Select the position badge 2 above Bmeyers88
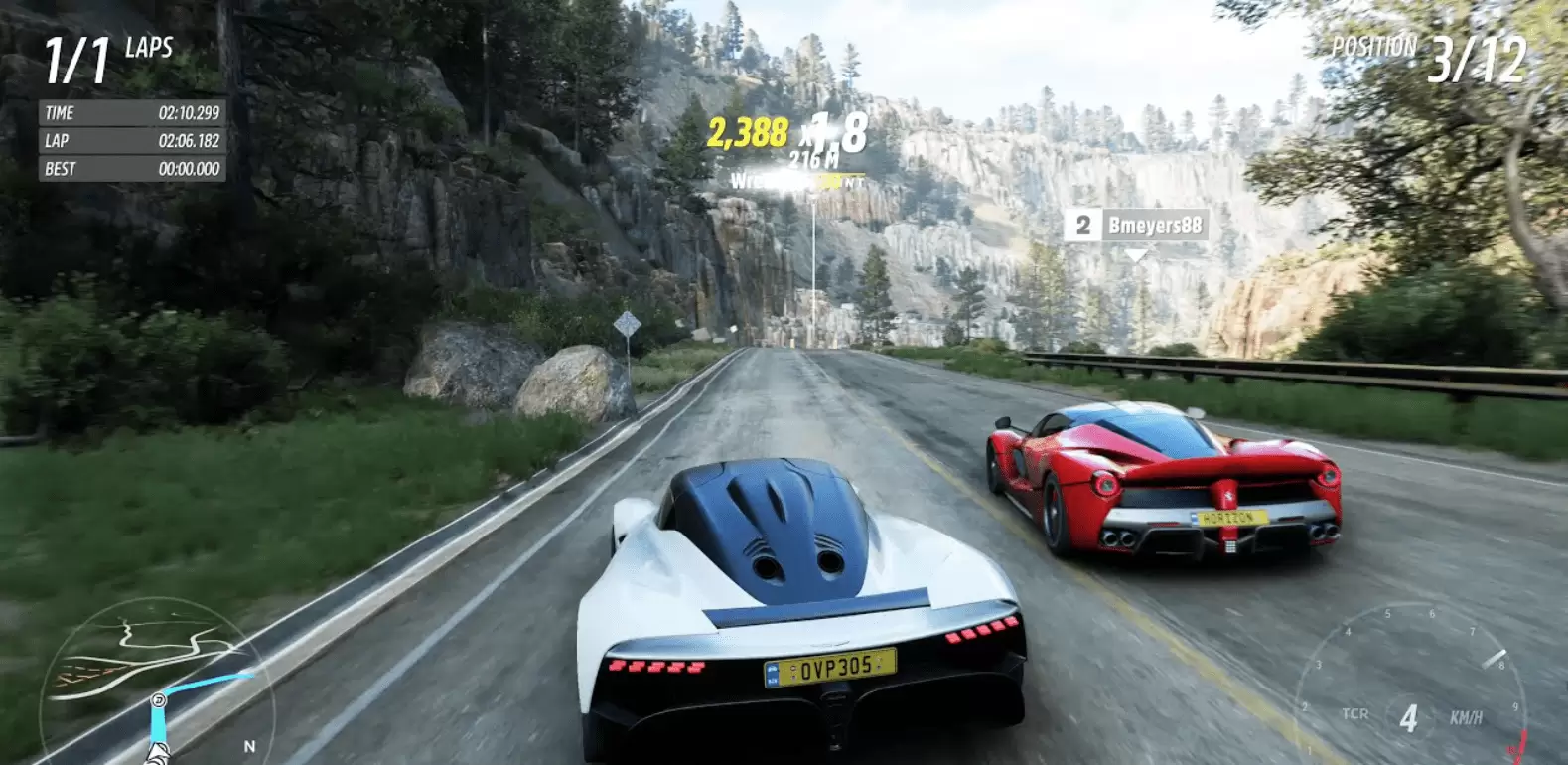 1084,226
